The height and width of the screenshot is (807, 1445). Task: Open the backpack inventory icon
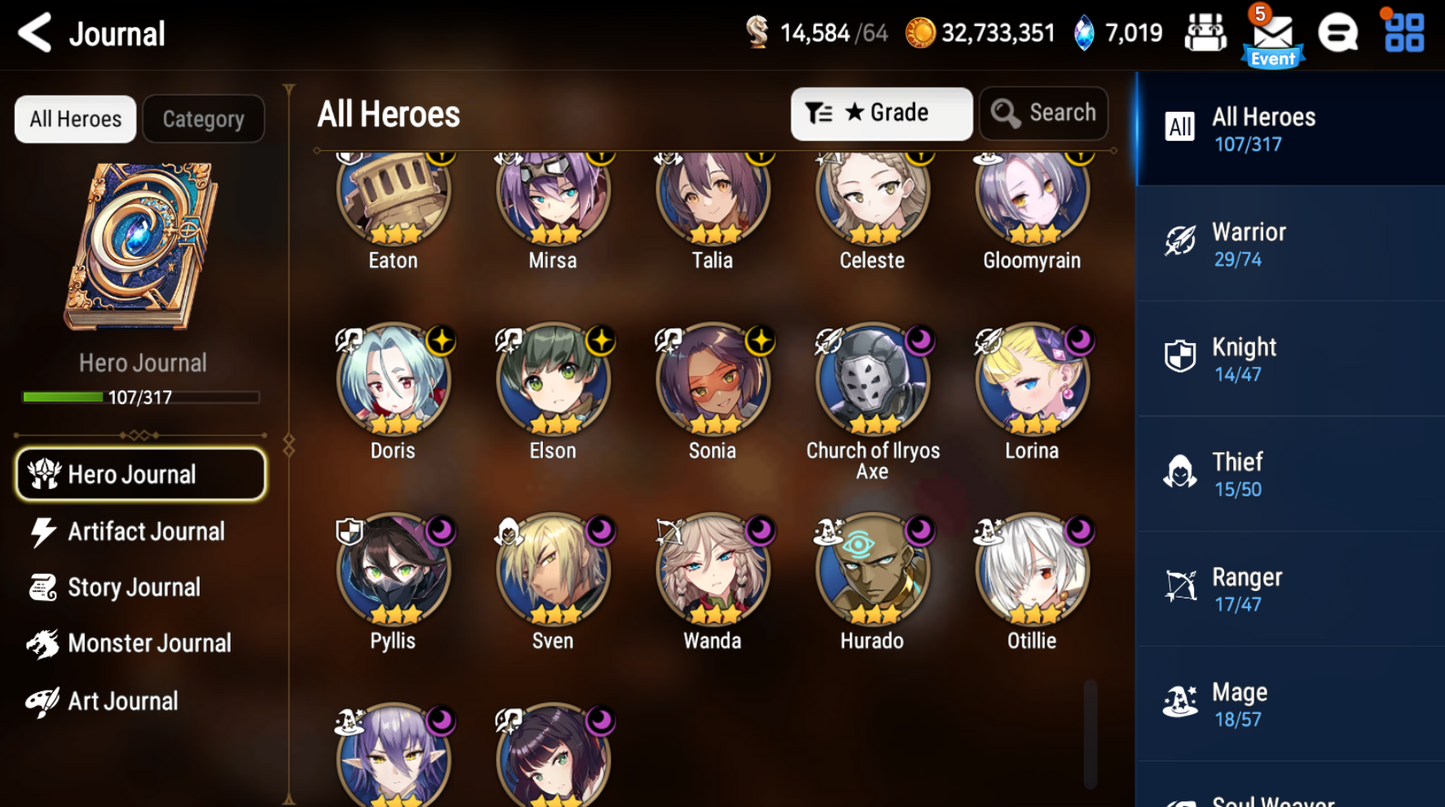tap(1206, 32)
